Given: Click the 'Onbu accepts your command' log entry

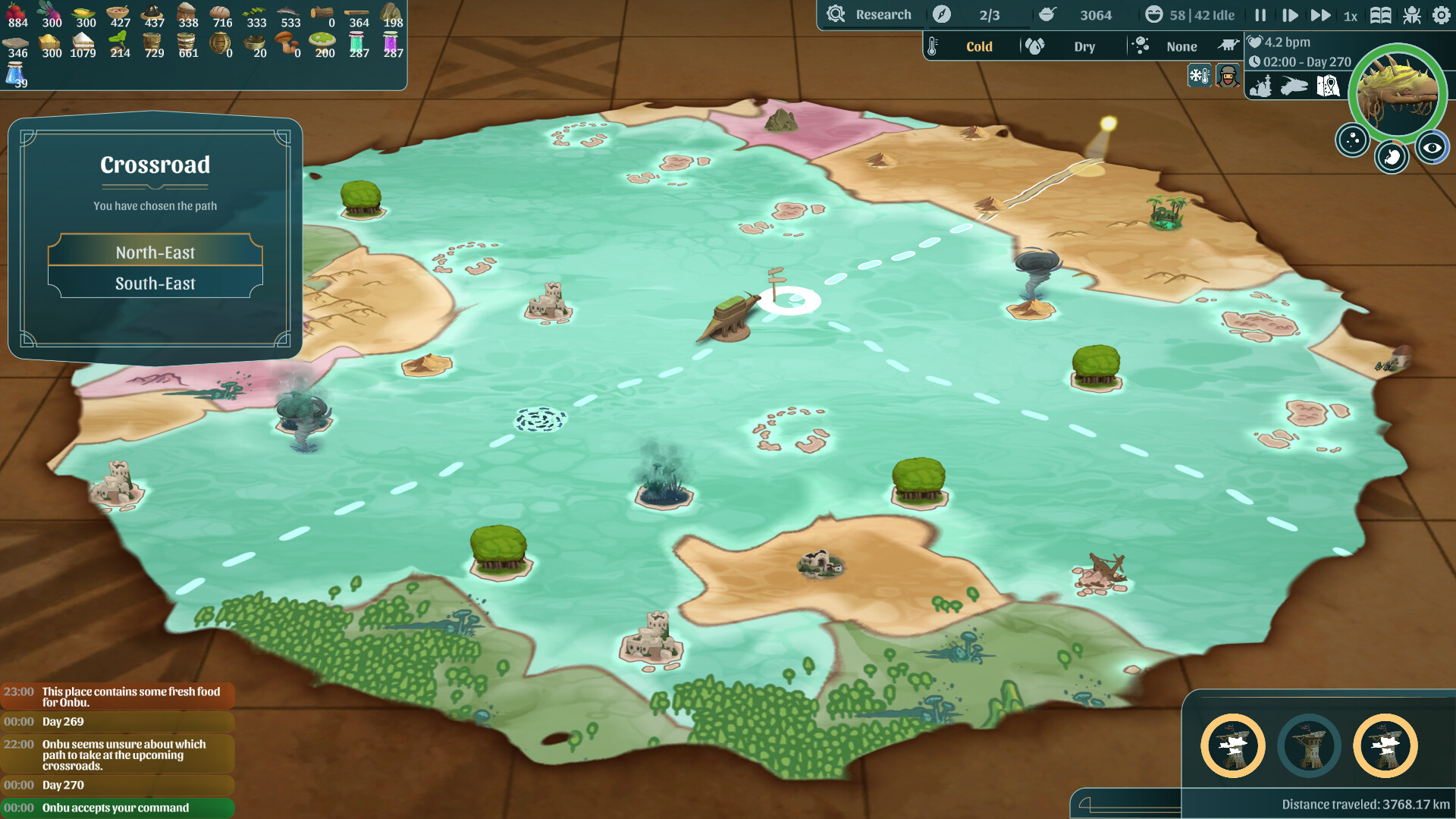Looking at the screenshot, I should pos(115,808).
